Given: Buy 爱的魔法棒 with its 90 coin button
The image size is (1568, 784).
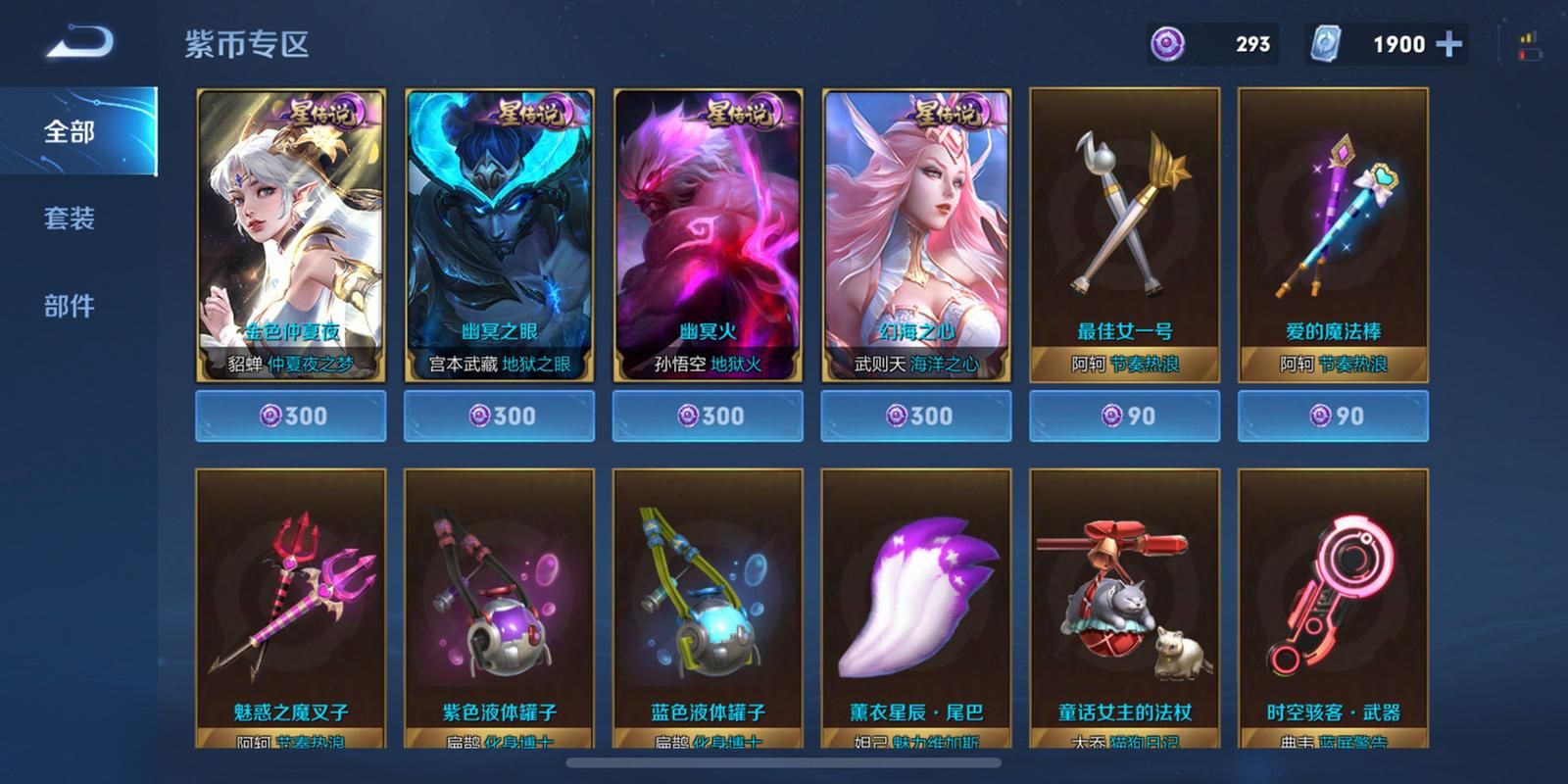Looking at the screenshot, I should click(x=1333, y=416).
